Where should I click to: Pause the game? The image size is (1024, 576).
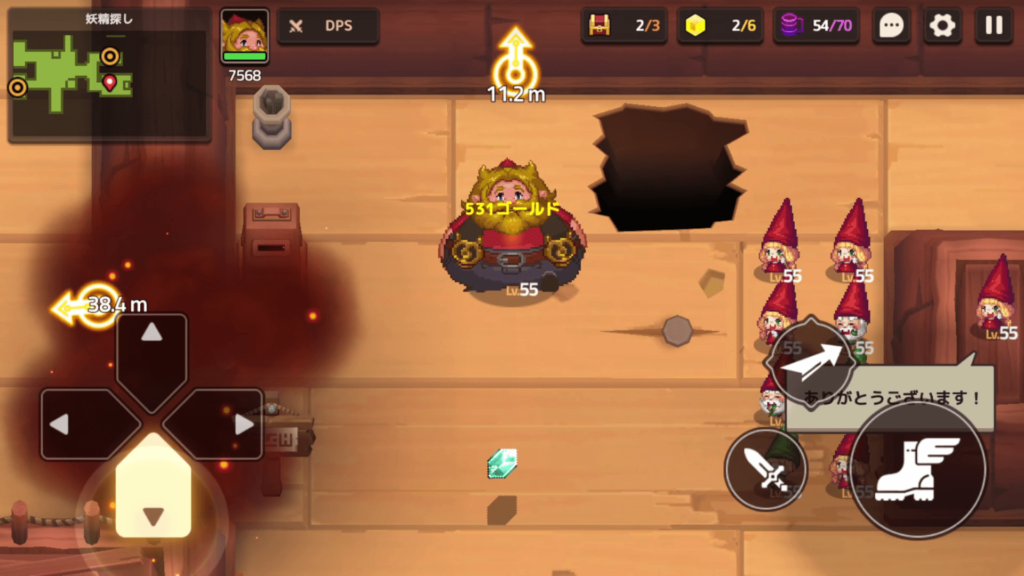pyautogui.click(x=994, y=26)
